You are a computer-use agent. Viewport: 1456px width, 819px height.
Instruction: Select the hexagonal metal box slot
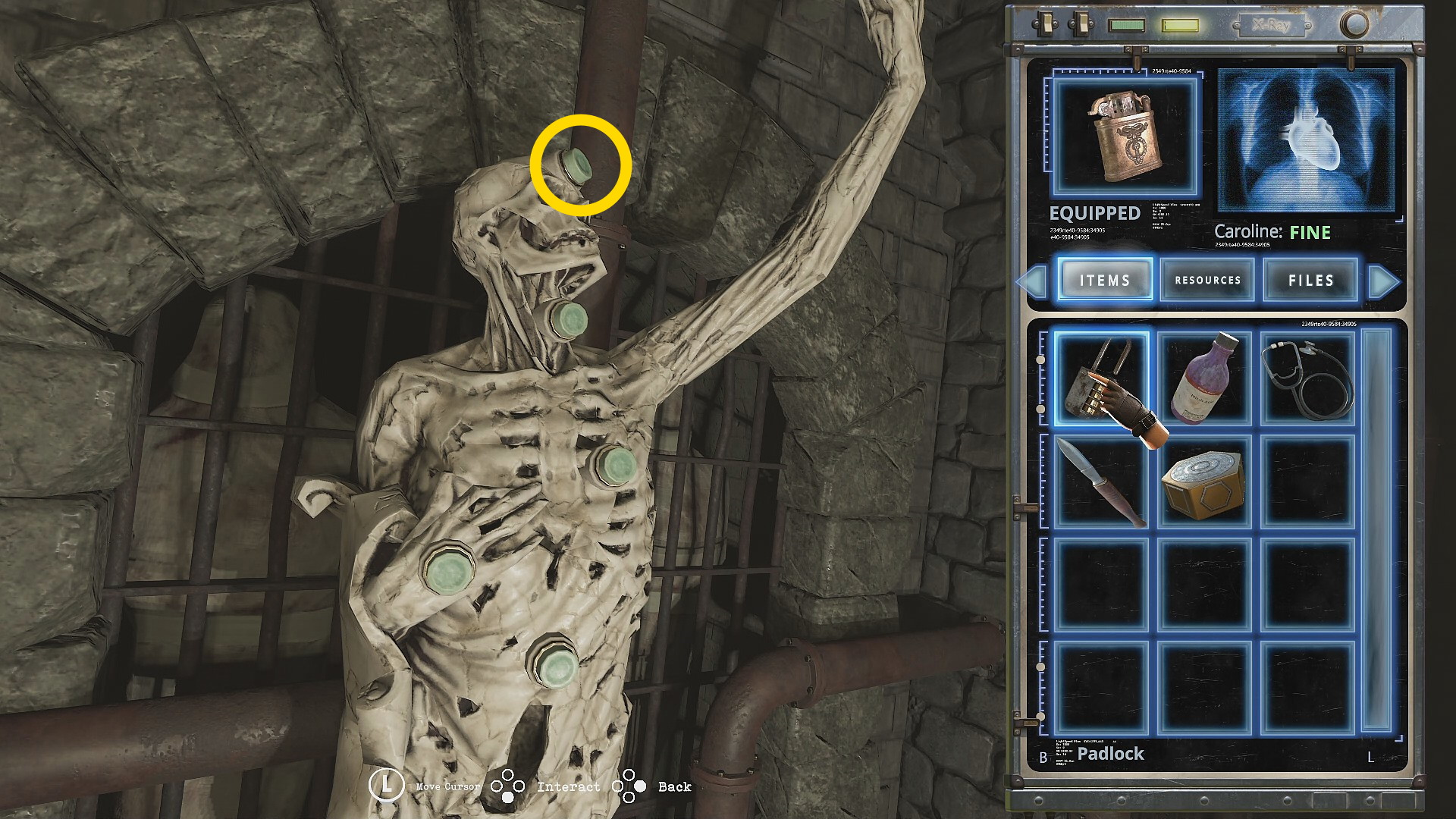coord(1204,482)
